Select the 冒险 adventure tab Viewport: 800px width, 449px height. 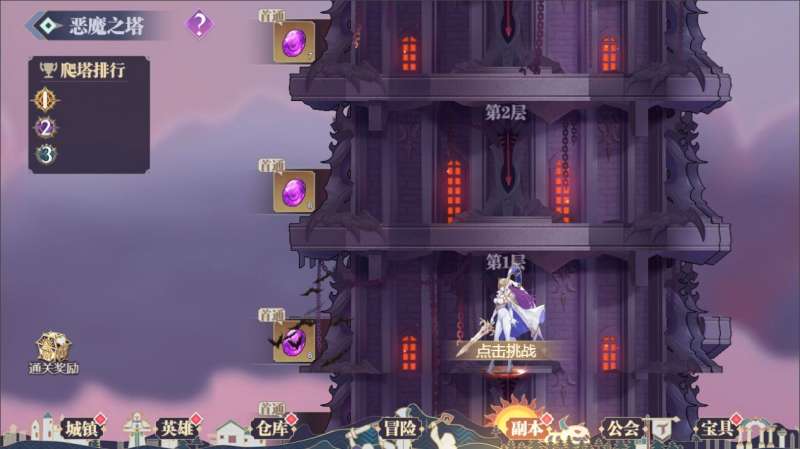pos(400,428)
